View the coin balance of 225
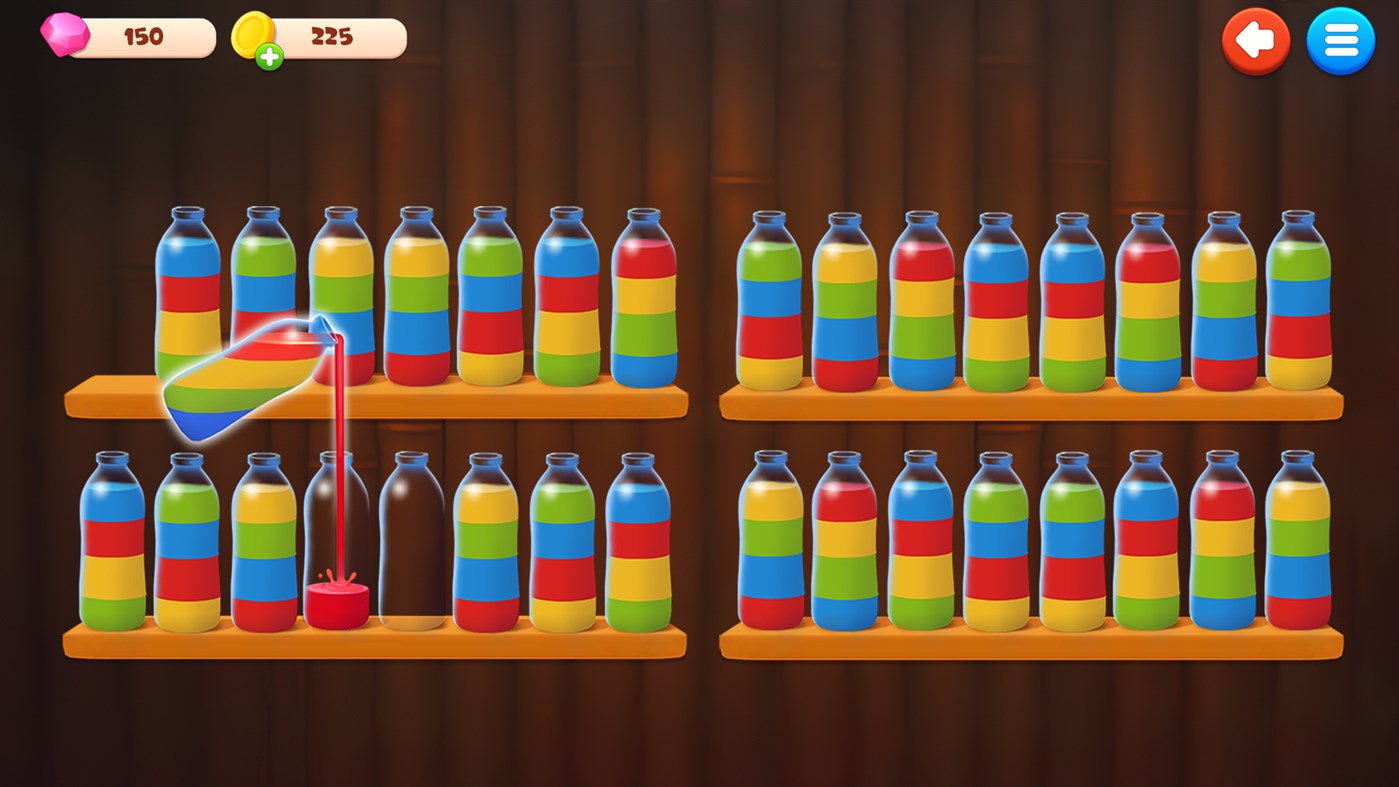Screen dimensions: 1399x787 [x=332, y=37]
